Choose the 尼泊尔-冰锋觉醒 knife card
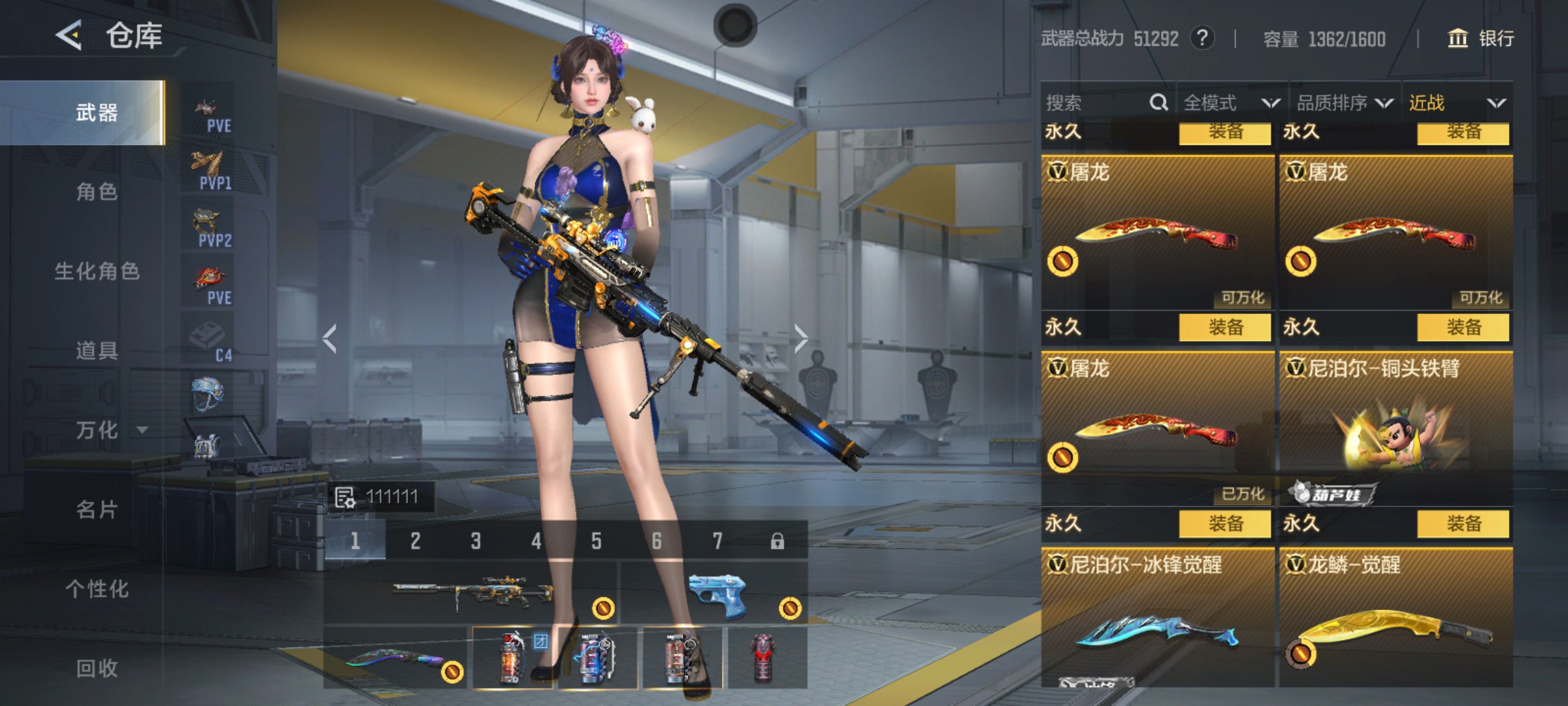The height and width of the screenshot is (706, 1568). pos(1158,618)
